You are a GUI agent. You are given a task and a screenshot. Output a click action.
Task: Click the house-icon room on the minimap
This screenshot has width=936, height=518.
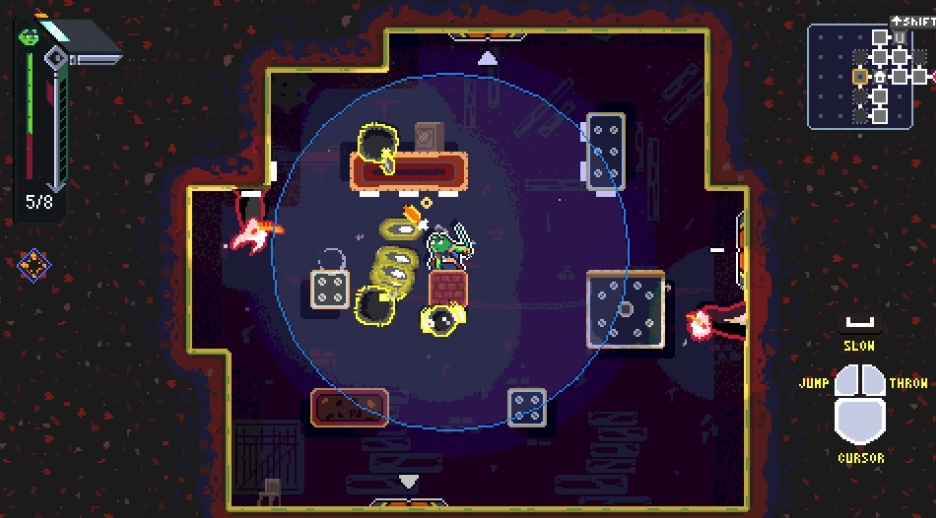click(880, 76)
